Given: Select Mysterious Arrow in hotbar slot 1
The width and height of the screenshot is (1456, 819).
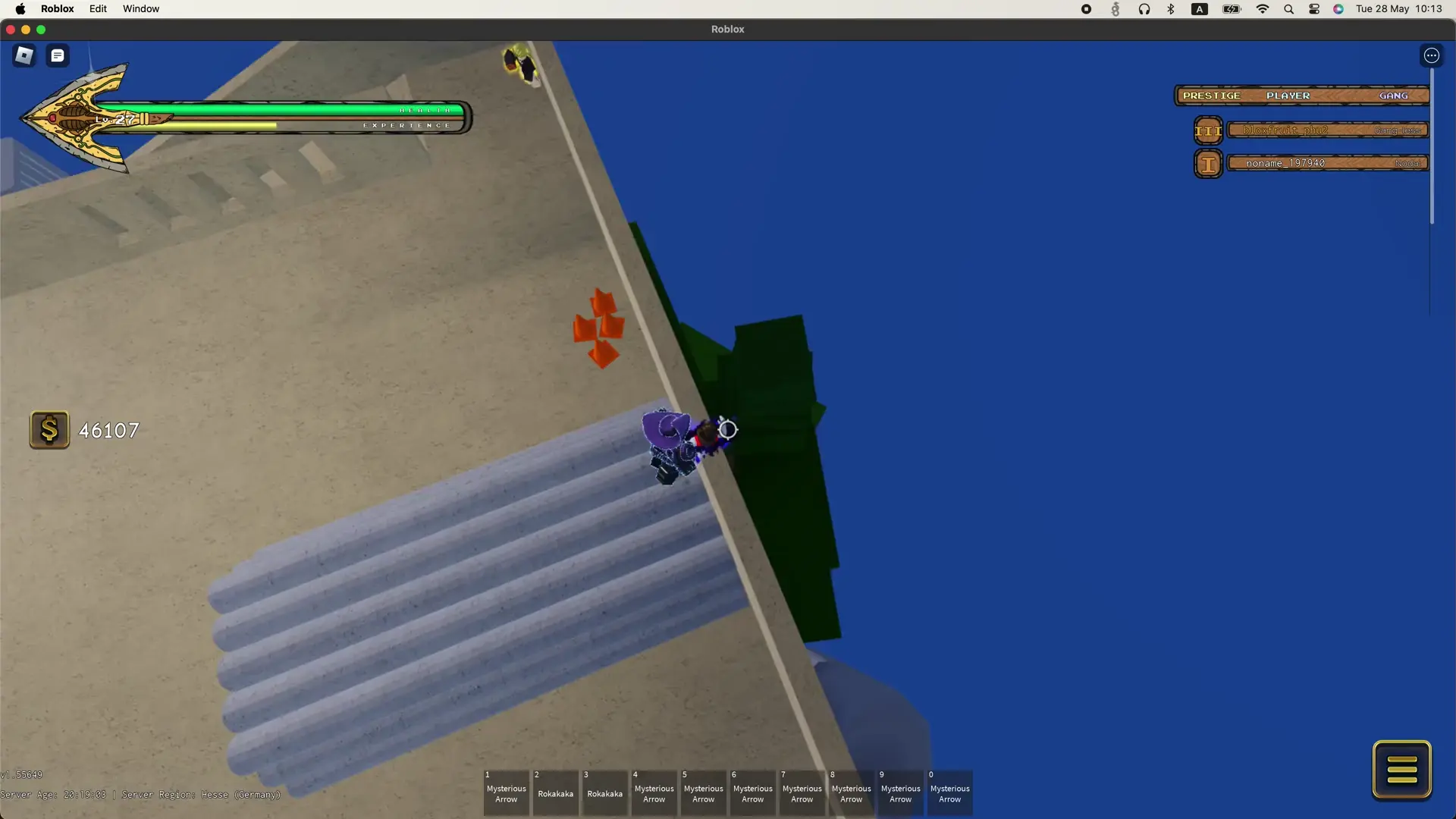Looking at the screenshot, I should pyautogui.click(x=506, y=792).
